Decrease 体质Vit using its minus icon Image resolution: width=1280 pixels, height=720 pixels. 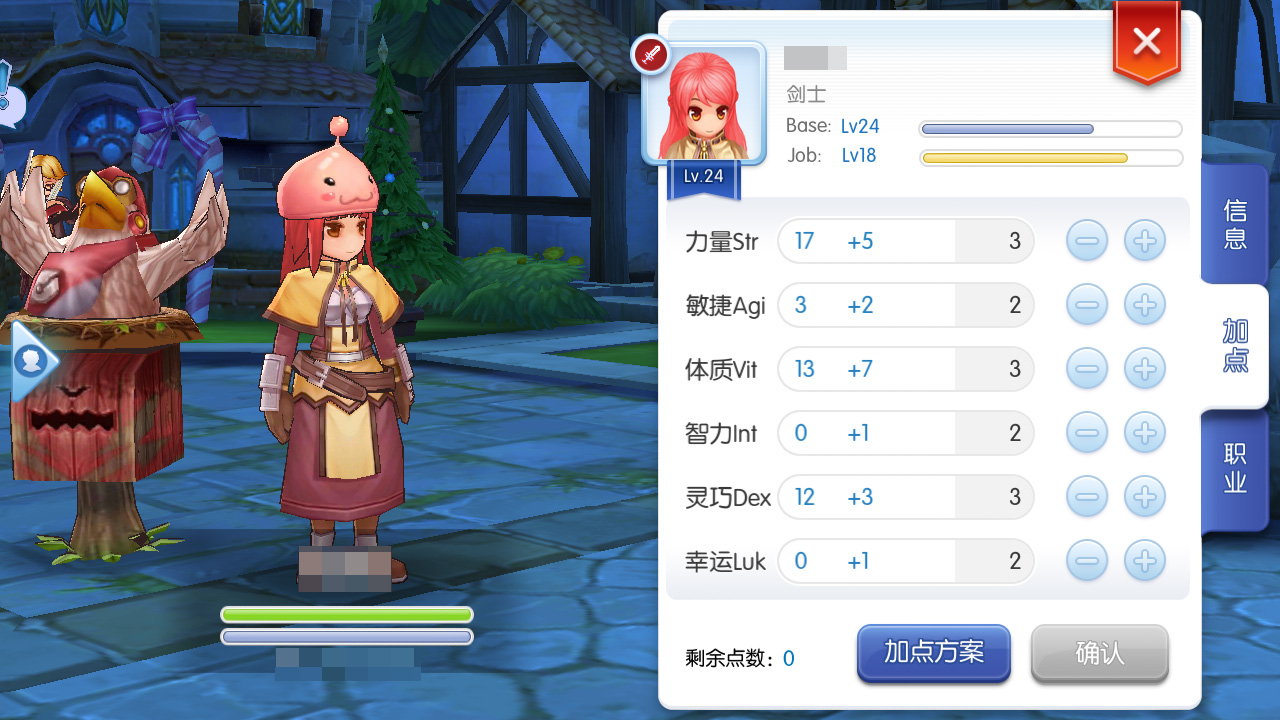coord(1086,368)
